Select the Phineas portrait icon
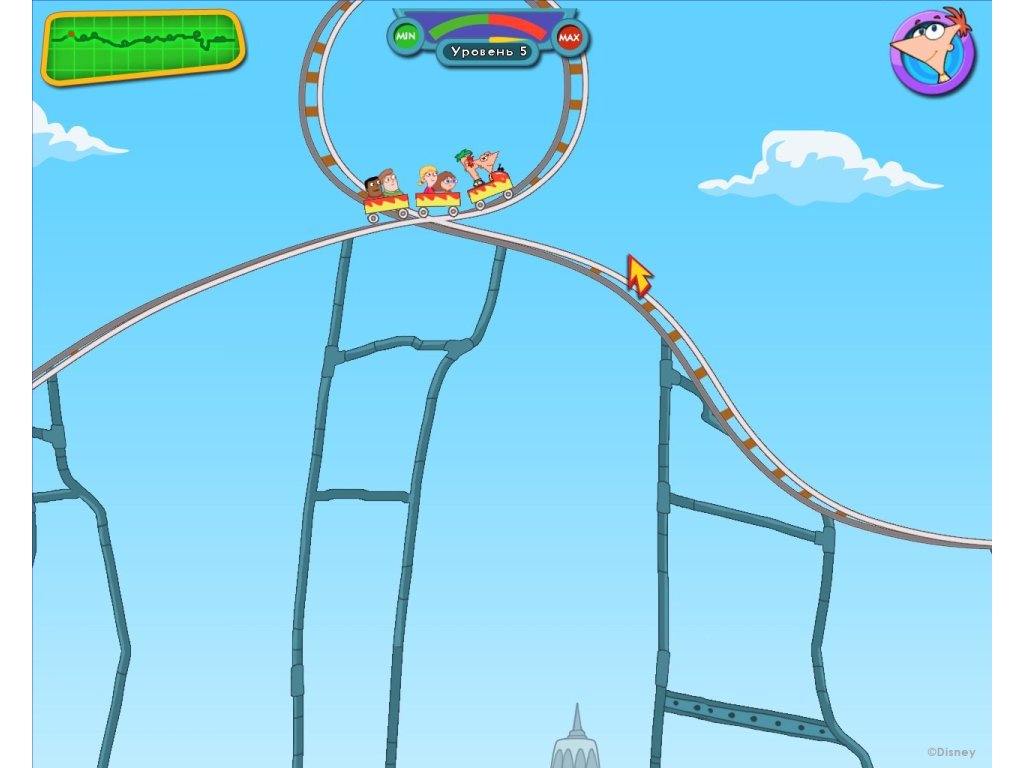This screenshot has width=1024, height=768. click(x=932, y=52)
